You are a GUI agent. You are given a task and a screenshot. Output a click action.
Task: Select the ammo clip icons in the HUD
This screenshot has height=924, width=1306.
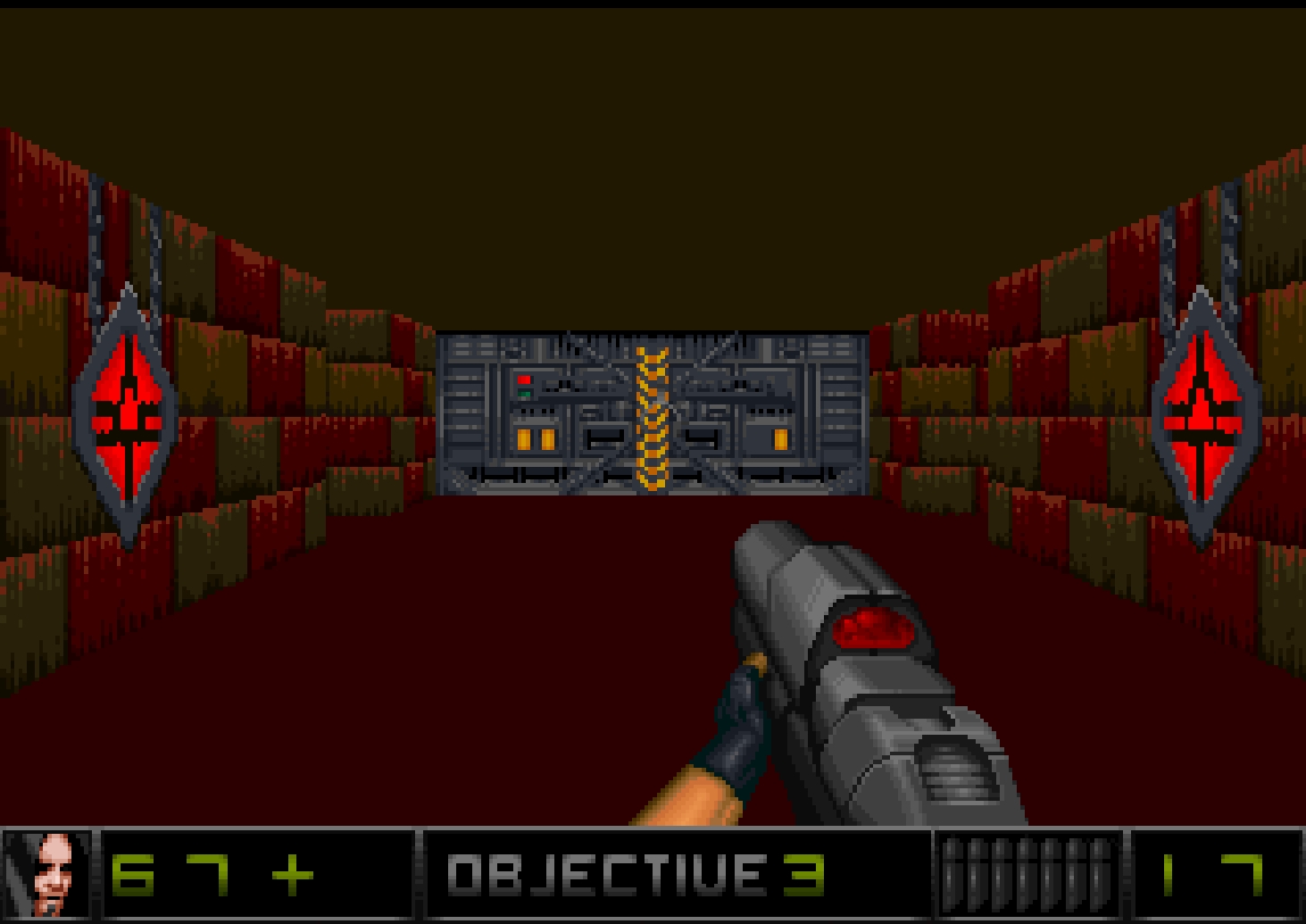1026,876
